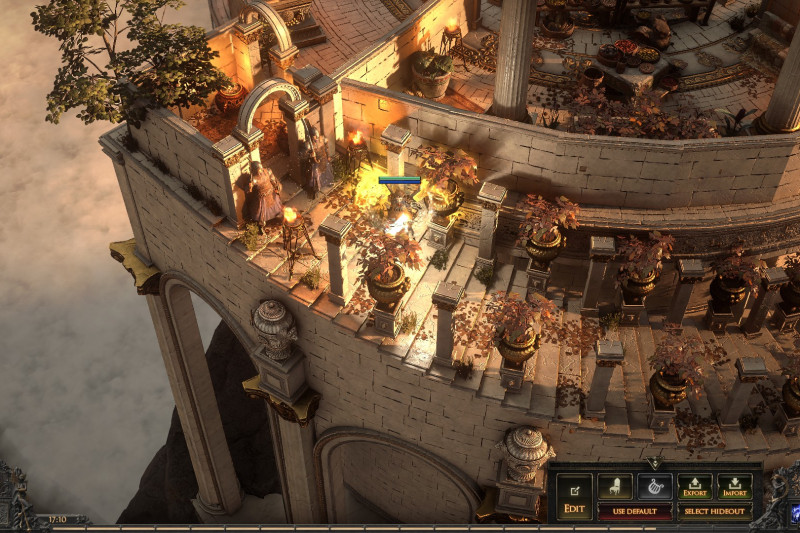
Task: Collapse the hideout panel with the arrow
Action: click(x=654, y=464)
